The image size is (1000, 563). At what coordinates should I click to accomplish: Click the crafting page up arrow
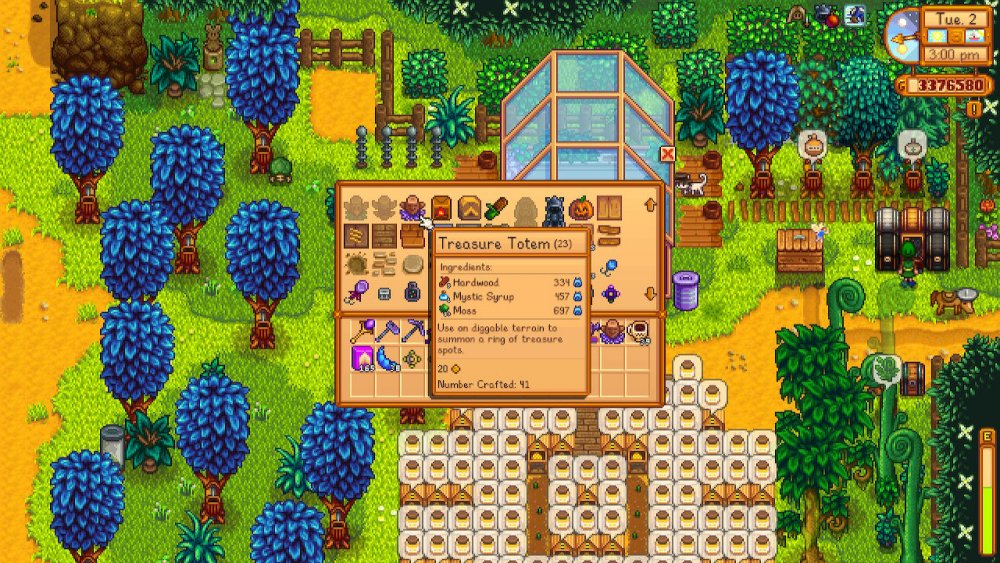650,206
